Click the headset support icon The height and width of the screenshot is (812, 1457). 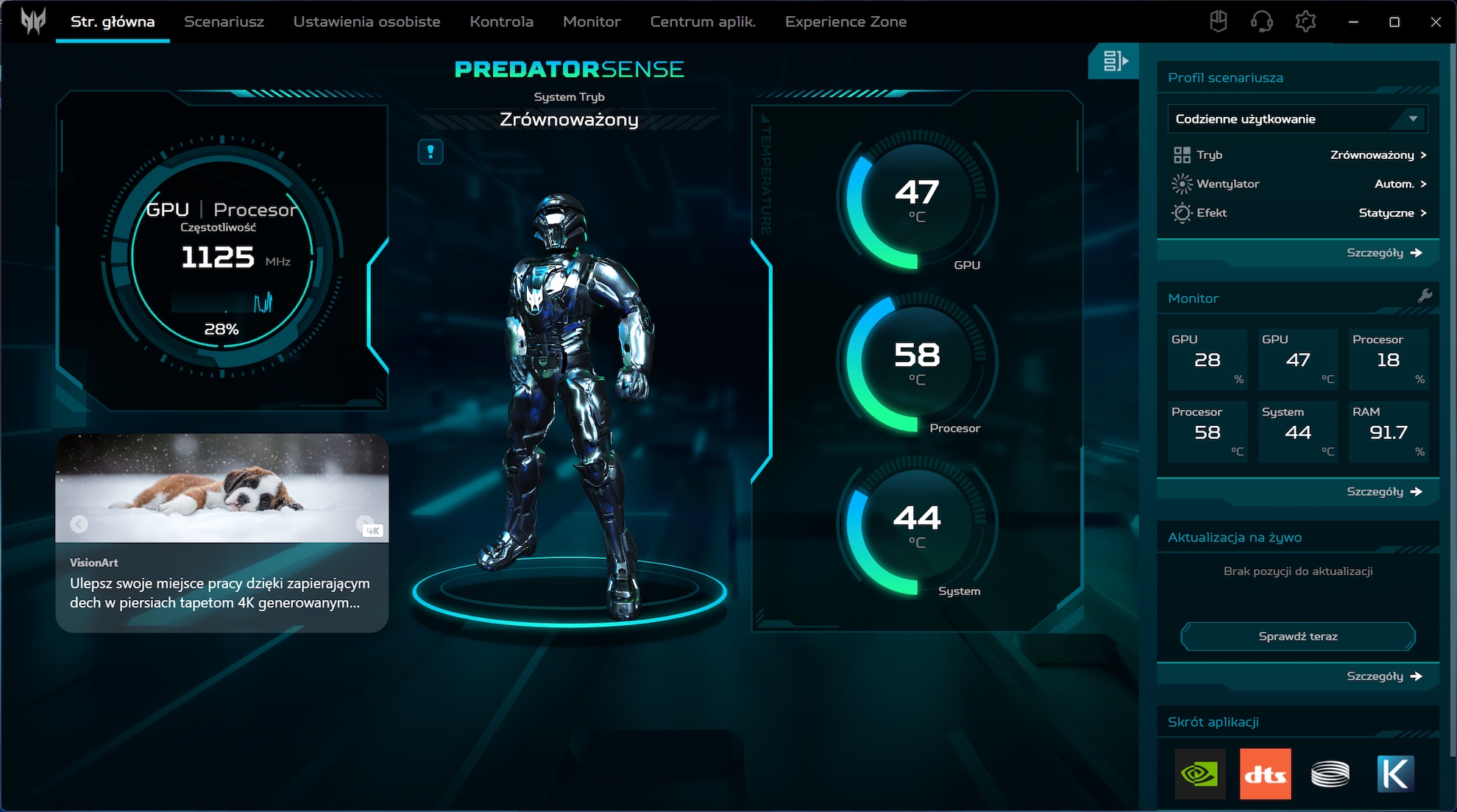(1261, 21)
